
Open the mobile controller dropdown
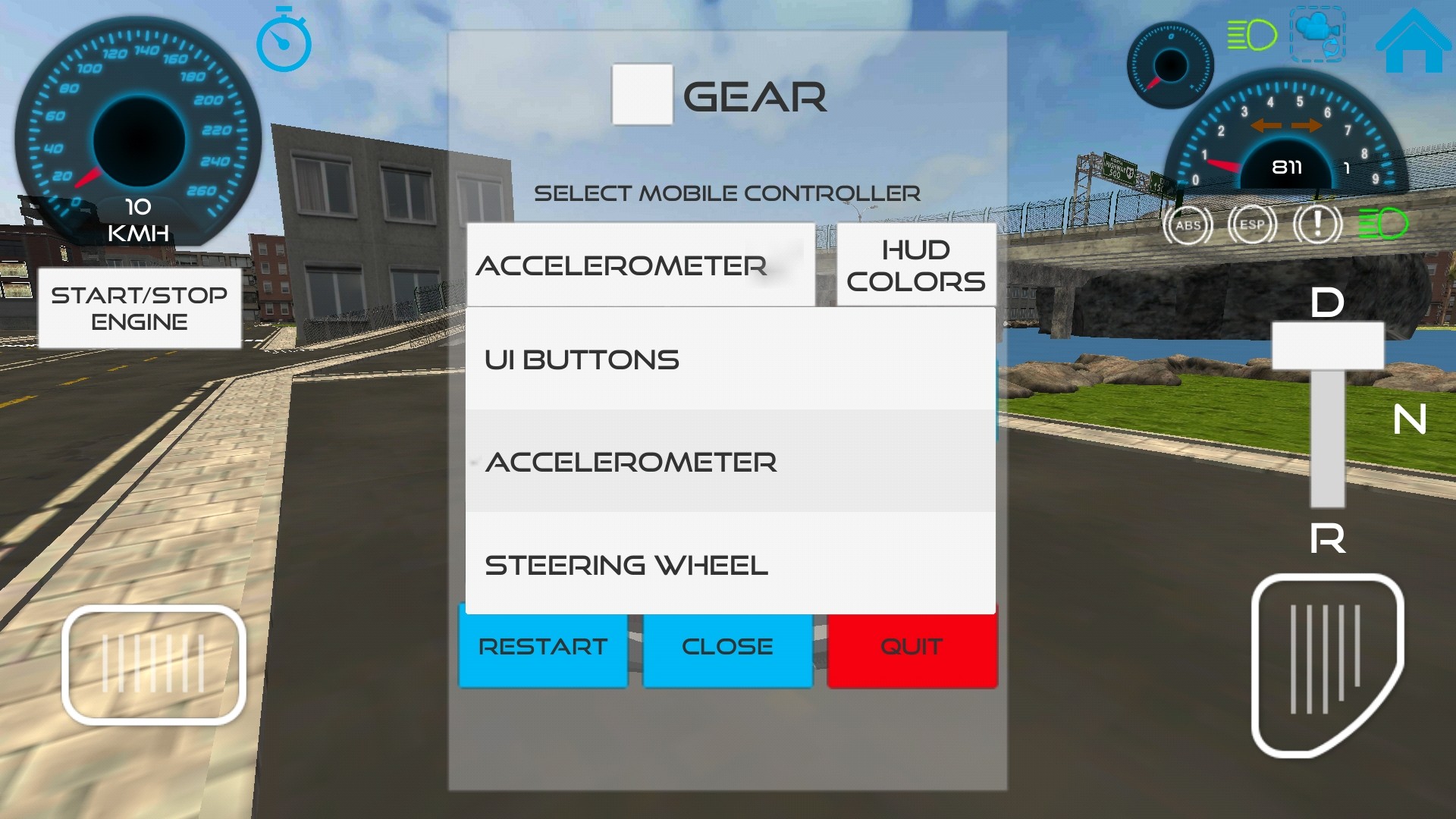point(641,265)
